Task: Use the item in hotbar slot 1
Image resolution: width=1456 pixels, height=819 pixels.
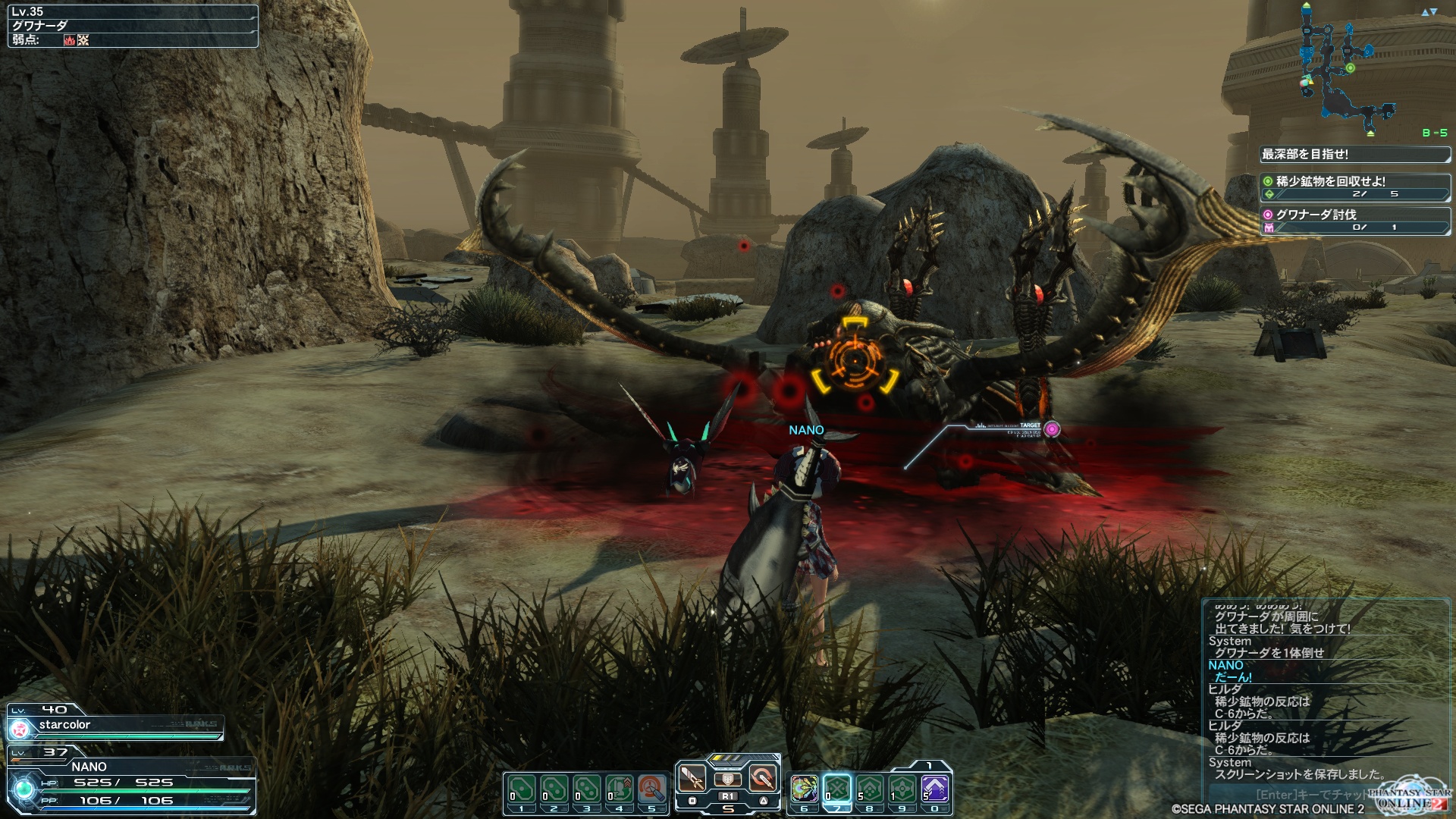Action: point(522,790)
